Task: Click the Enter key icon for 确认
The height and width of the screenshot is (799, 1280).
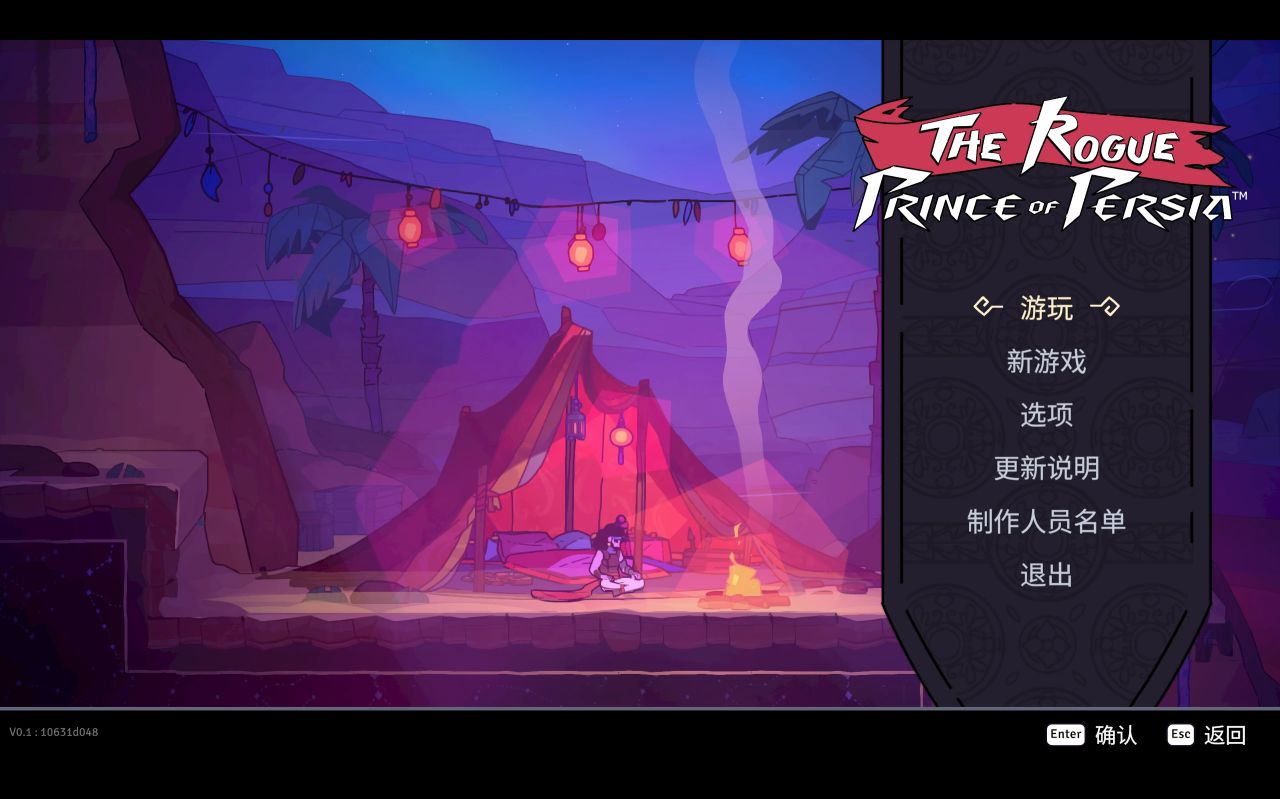Action: (x=1065, y=734)
